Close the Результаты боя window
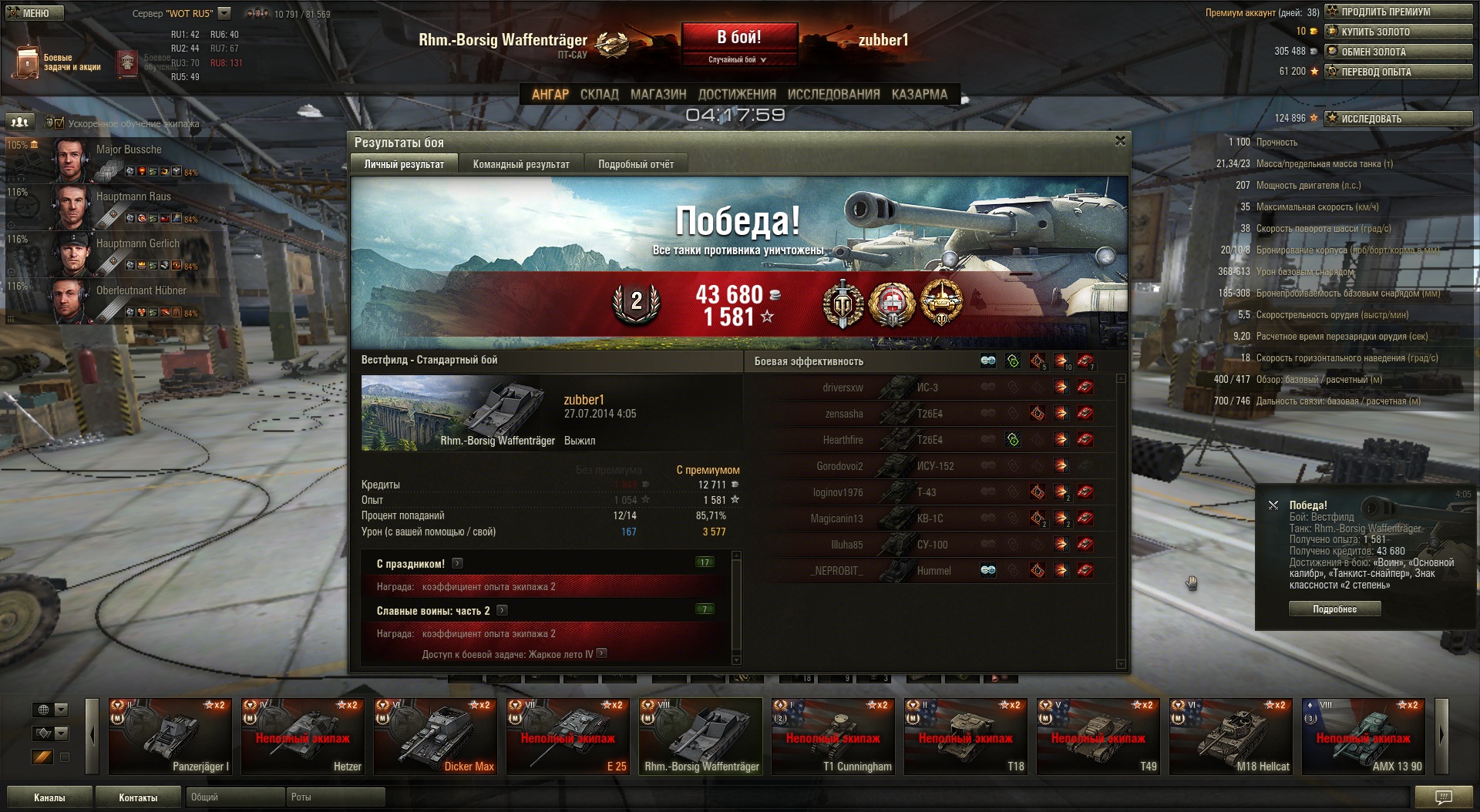The height and width of the screenshot is (812, 1480). (1120, 141)
